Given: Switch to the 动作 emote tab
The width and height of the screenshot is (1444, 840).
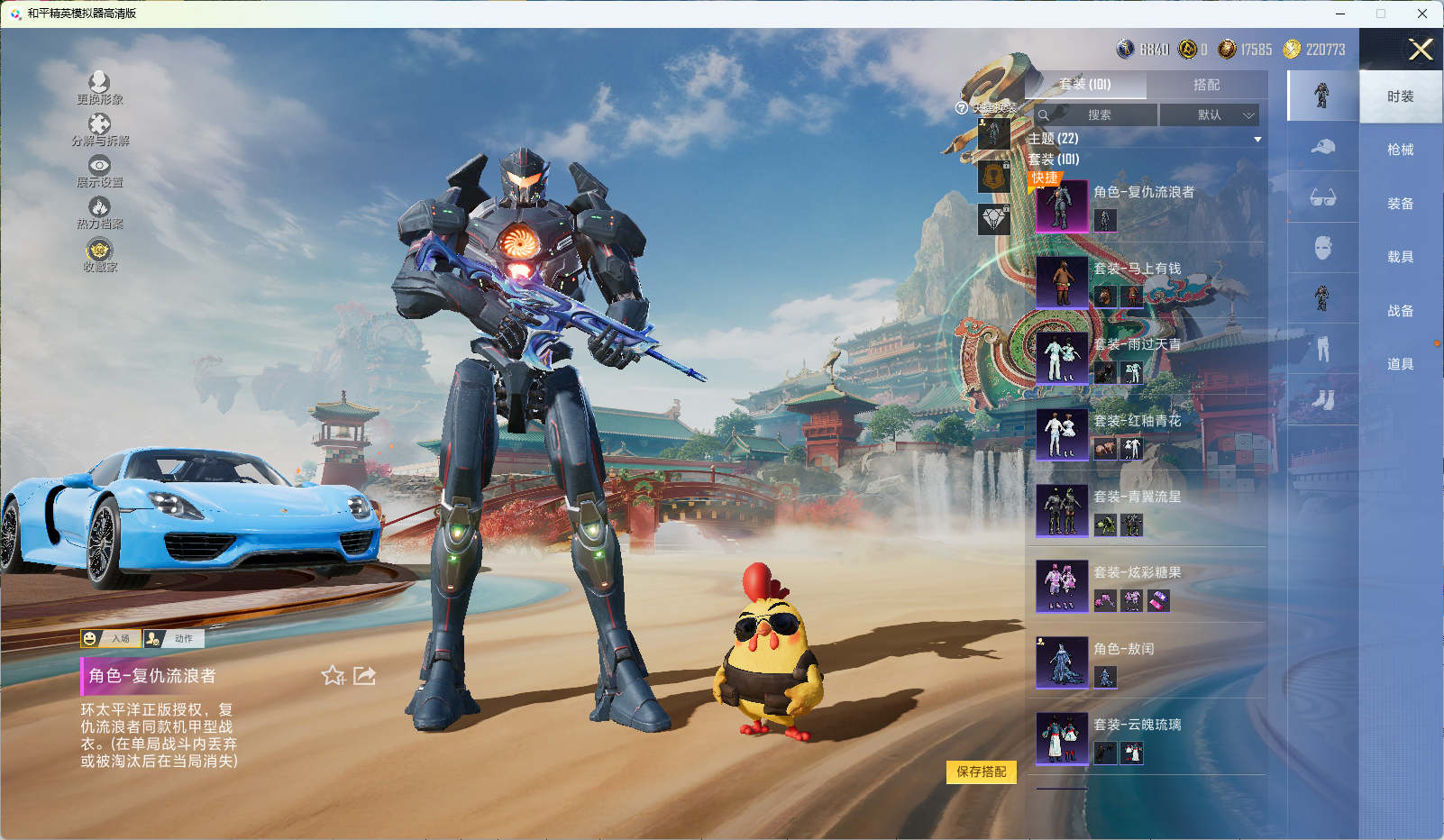Looking at the screenshot, I should coord(174,639).
